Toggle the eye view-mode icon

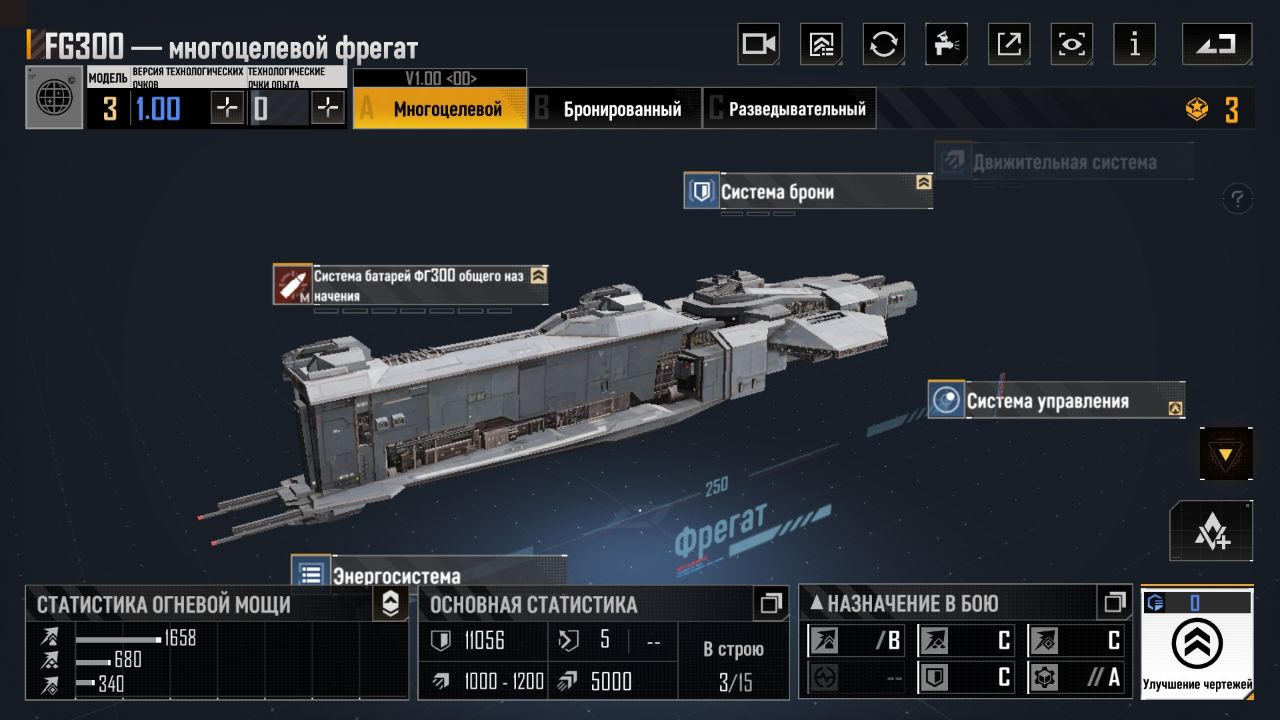pyautogui.click(x=1071, y=45)
